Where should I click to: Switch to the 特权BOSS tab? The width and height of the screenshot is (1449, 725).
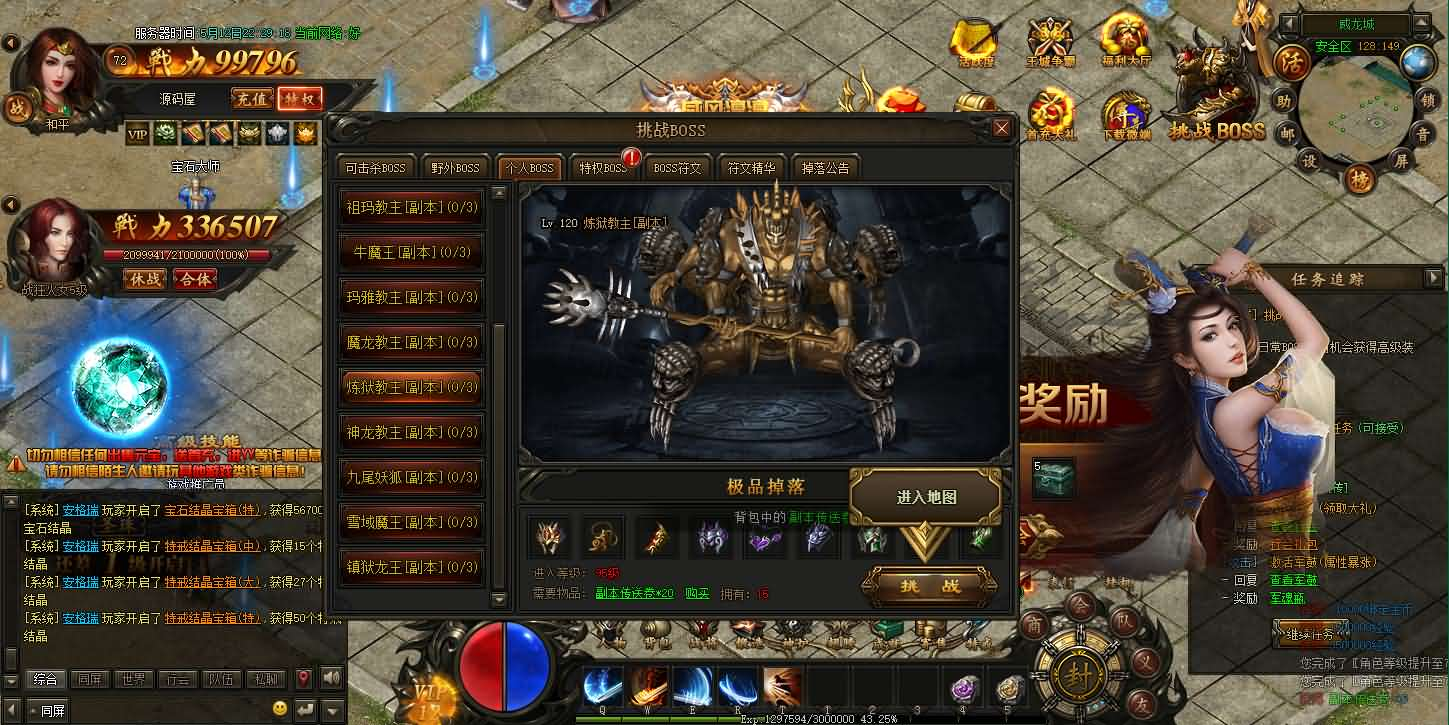[x=601, y=167]
